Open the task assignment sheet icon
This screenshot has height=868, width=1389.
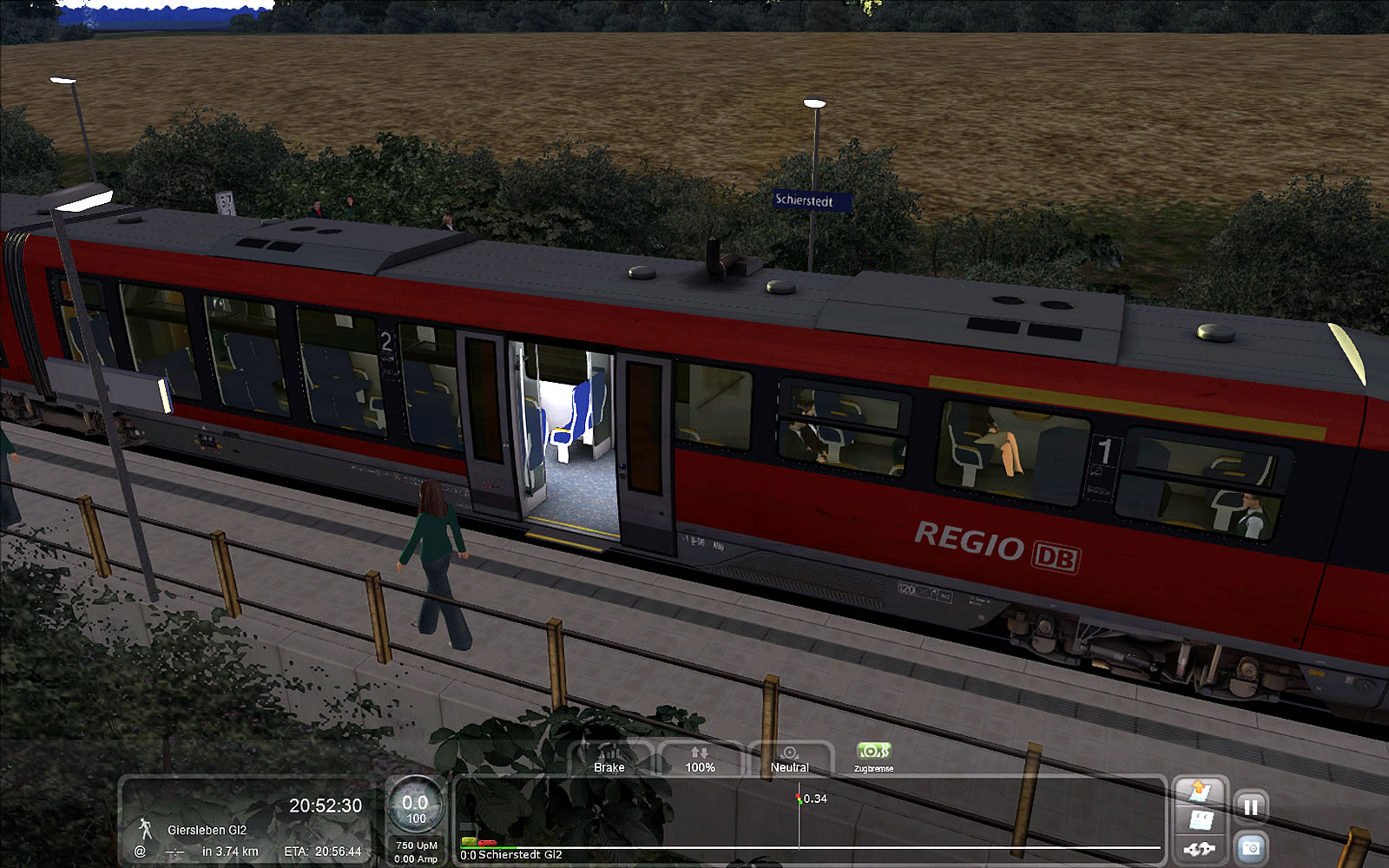(1200, 820)
